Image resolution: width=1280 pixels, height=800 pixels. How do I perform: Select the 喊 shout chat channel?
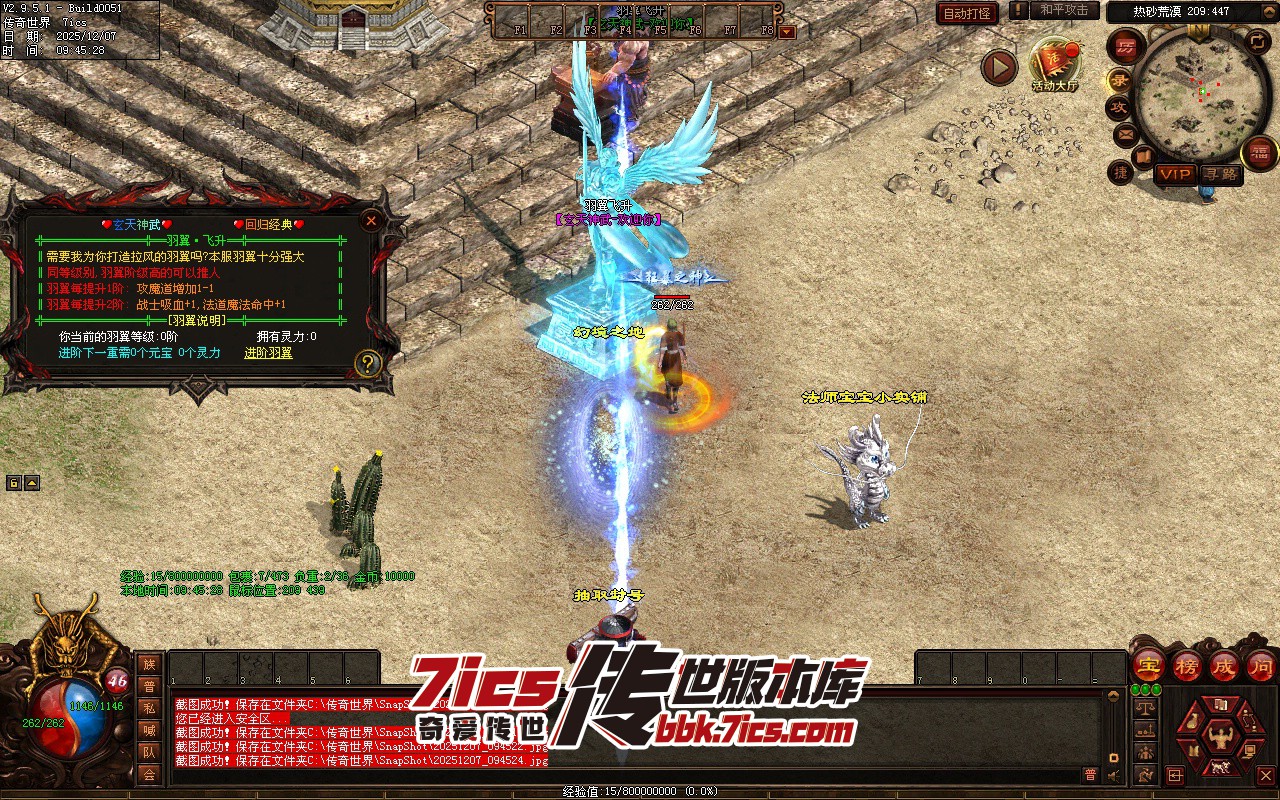[149, 730]
